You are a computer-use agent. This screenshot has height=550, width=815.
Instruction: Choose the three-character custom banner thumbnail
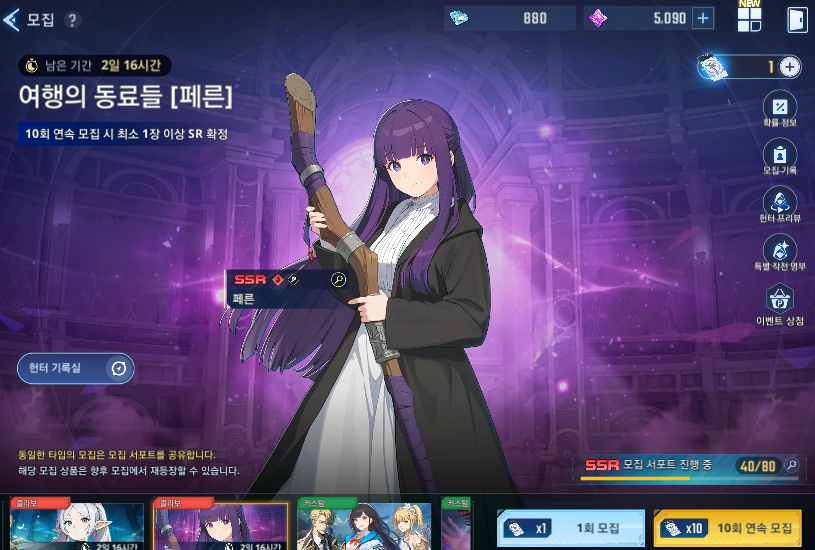click(364, 526)
